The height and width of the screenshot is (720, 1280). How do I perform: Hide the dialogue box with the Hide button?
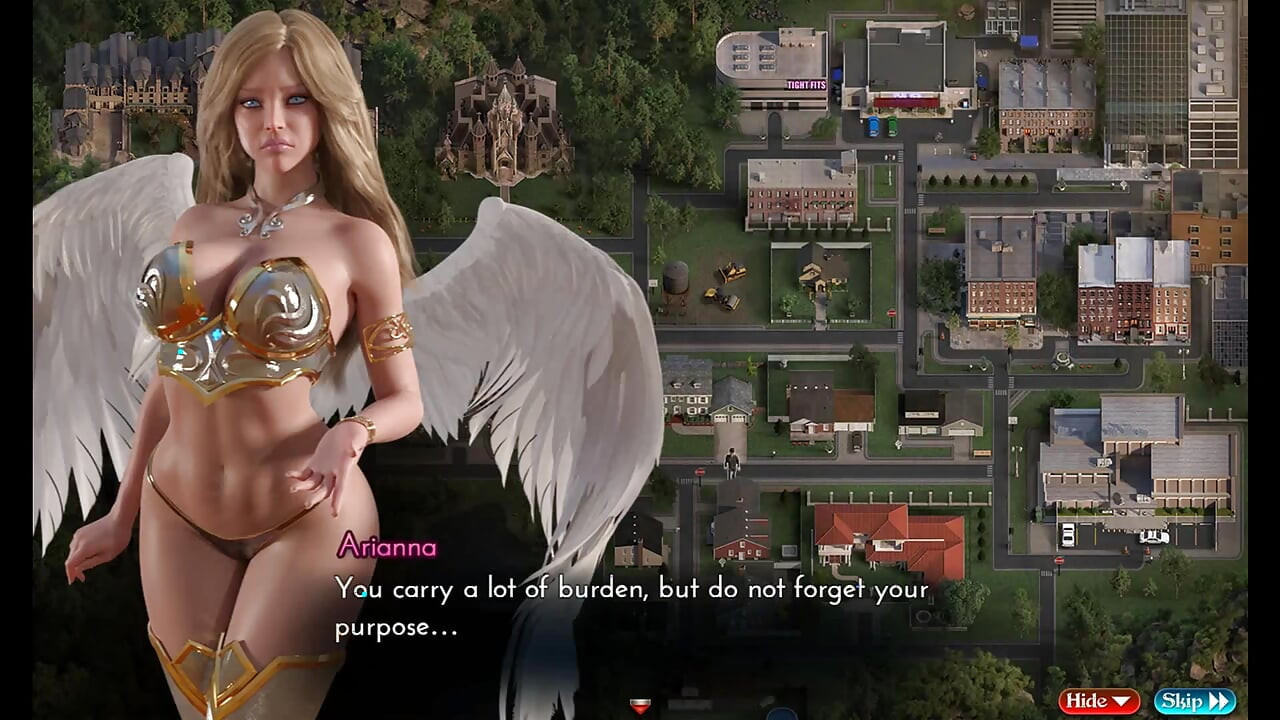[1099, 701]
